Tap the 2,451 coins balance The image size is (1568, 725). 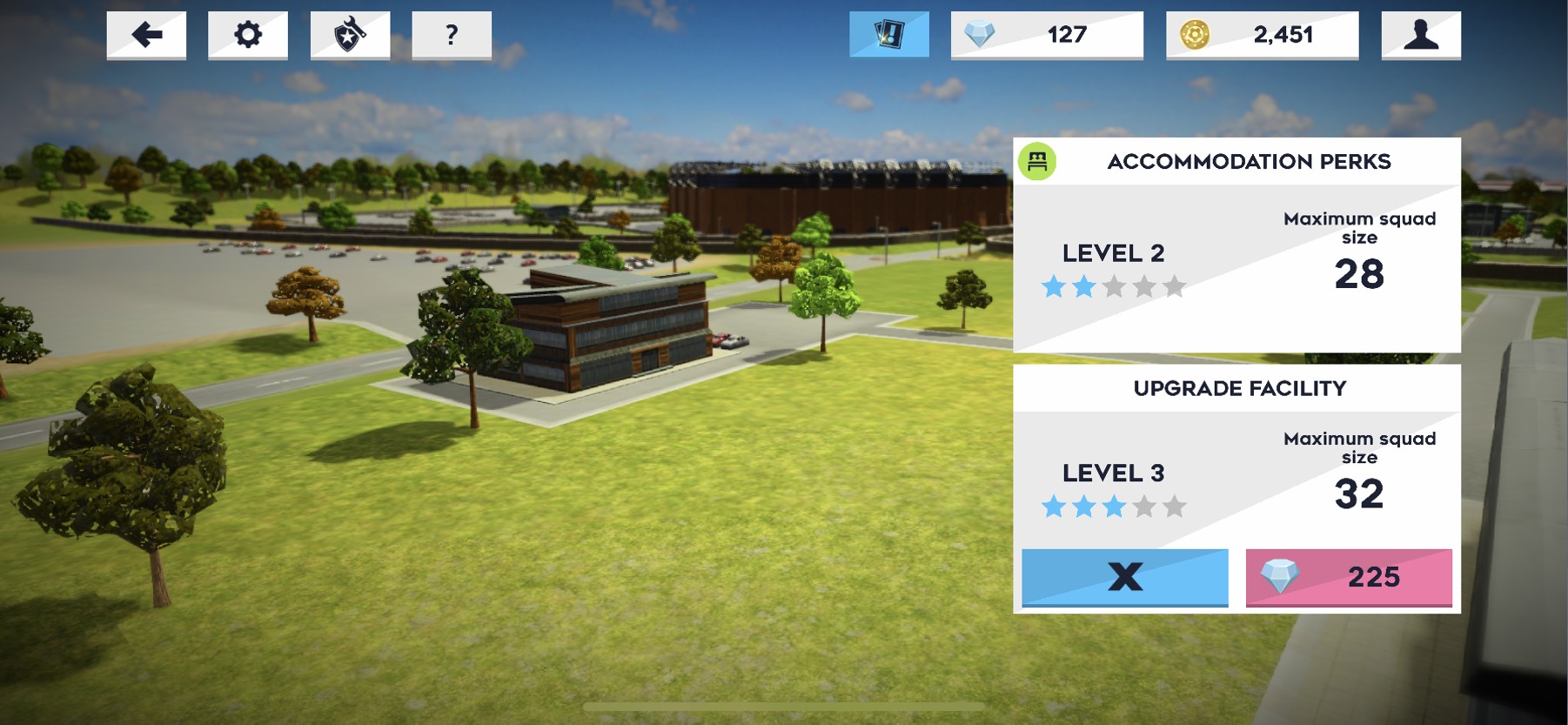click(1262, 35)
